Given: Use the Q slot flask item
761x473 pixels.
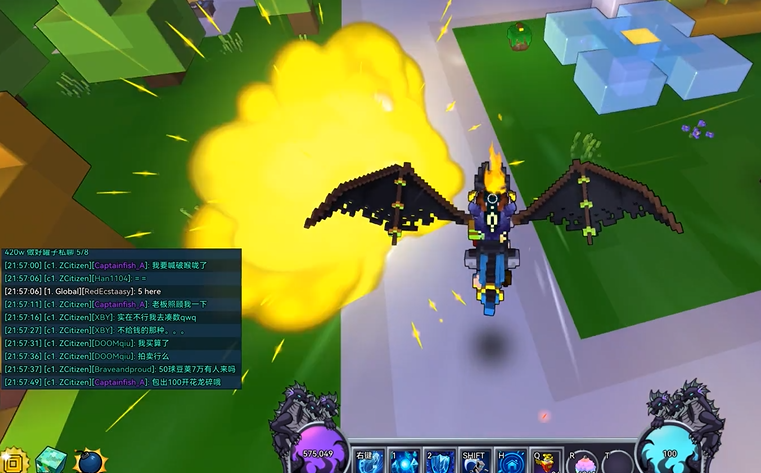Looking at the screenshot, I should click(x=544, y=462).
